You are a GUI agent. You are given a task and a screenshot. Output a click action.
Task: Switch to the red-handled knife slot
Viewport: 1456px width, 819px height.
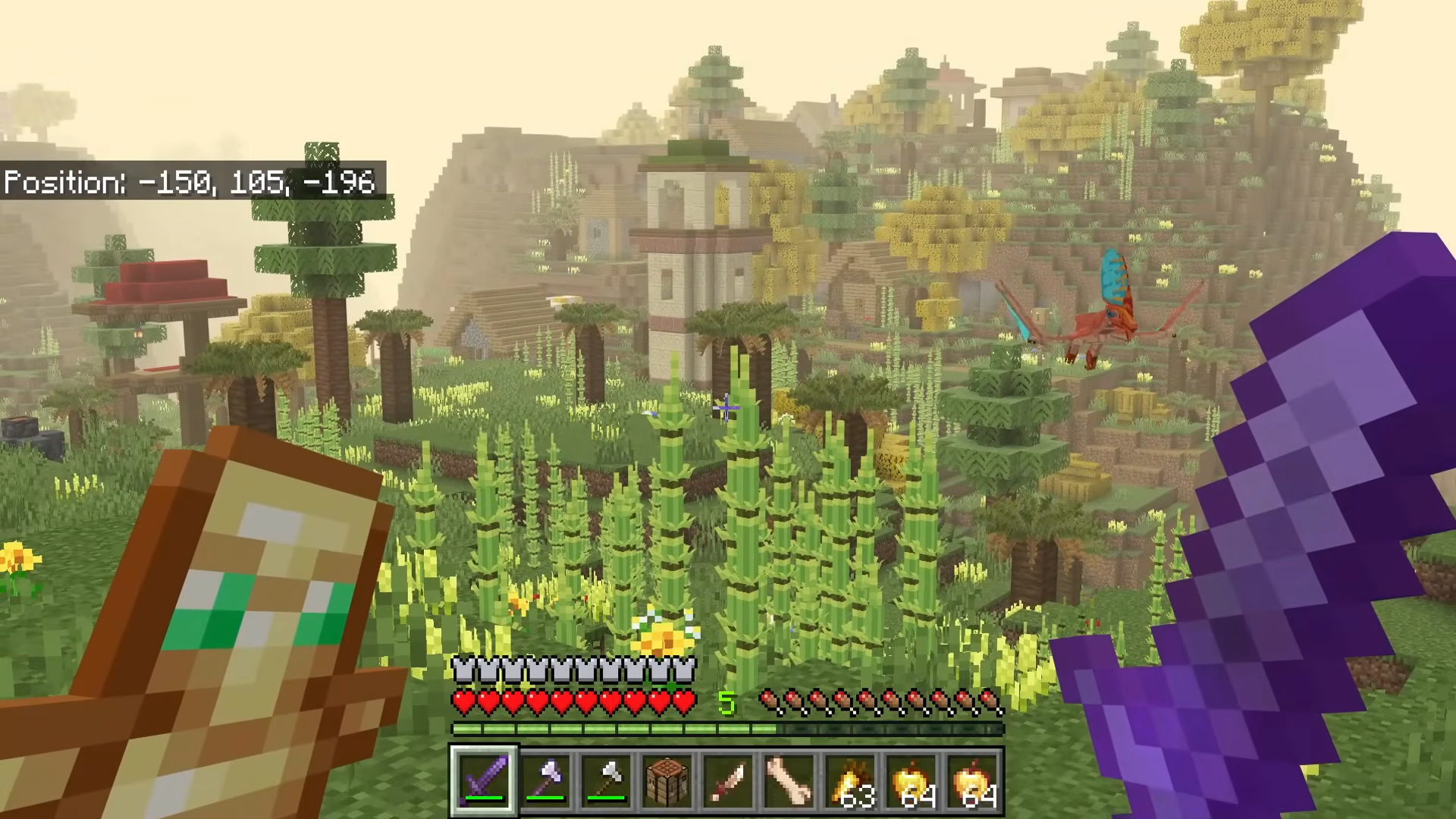point(729,780)
